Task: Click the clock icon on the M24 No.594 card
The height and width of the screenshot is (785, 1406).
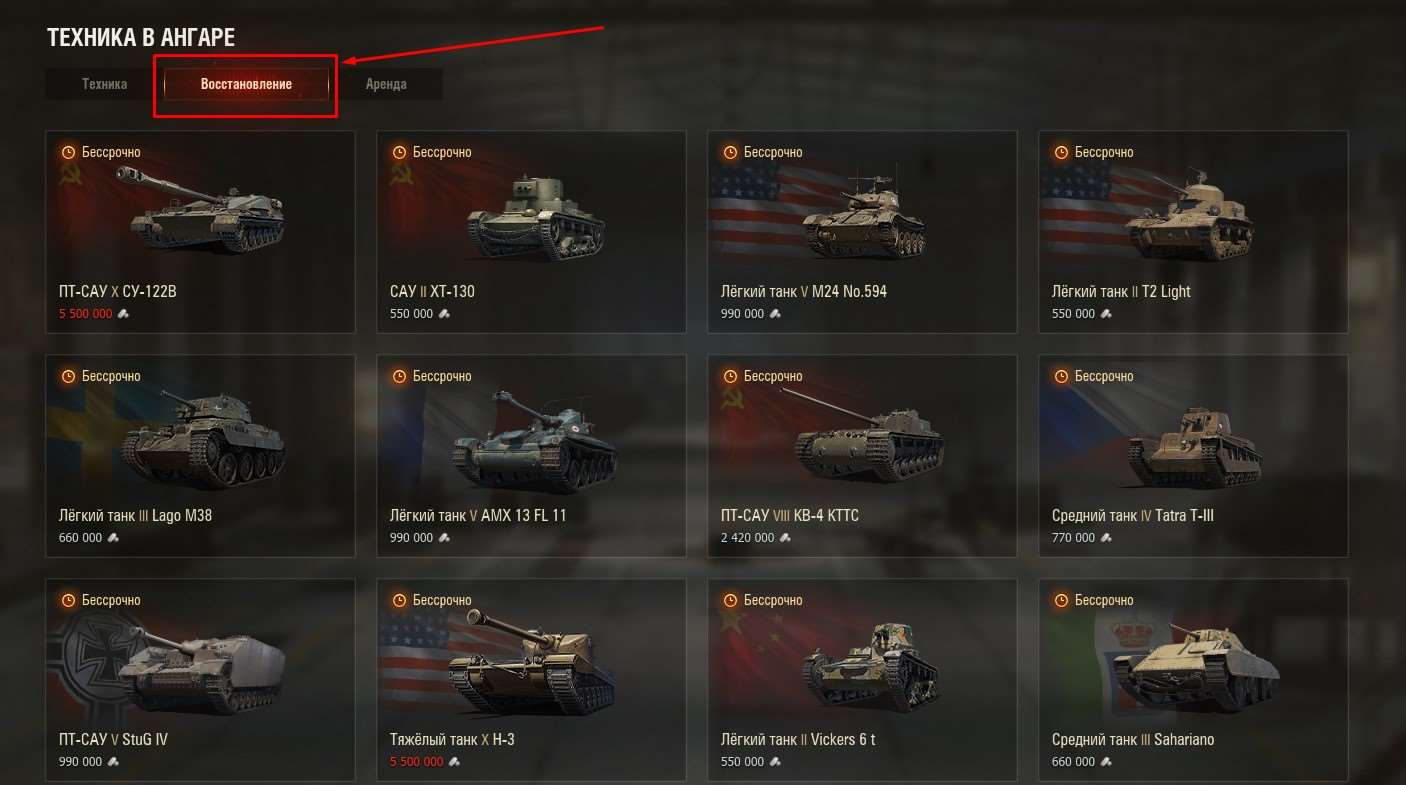Action: click(729, 152)
